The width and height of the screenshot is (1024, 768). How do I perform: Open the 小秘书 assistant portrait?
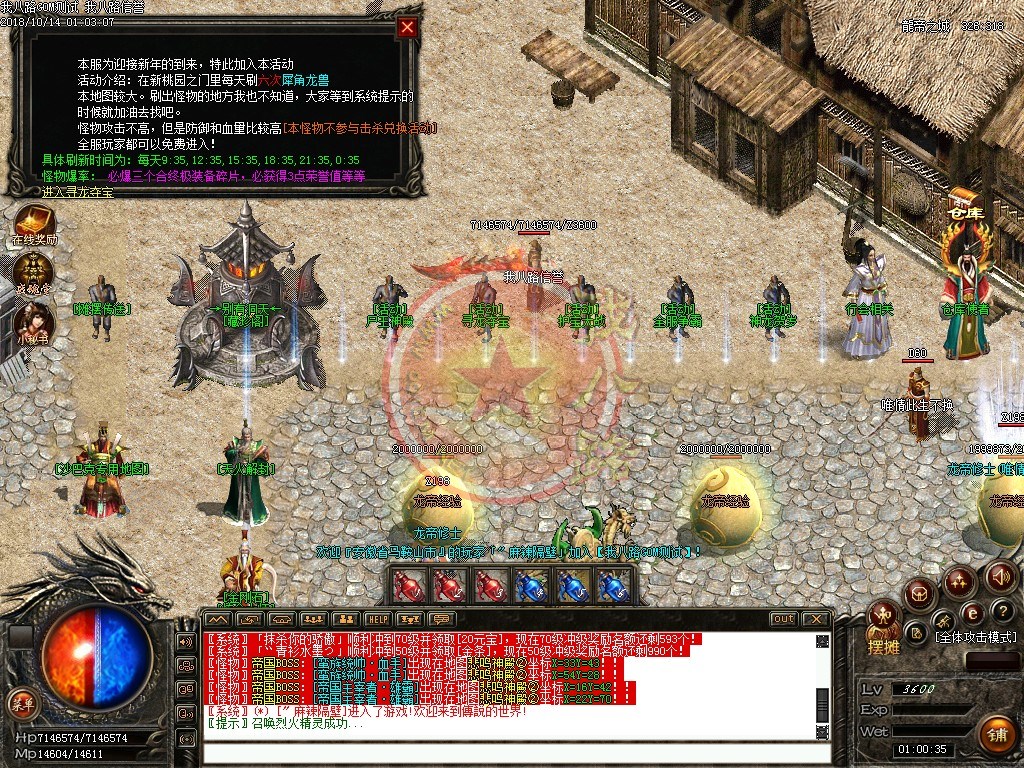(x=34, y=322)
